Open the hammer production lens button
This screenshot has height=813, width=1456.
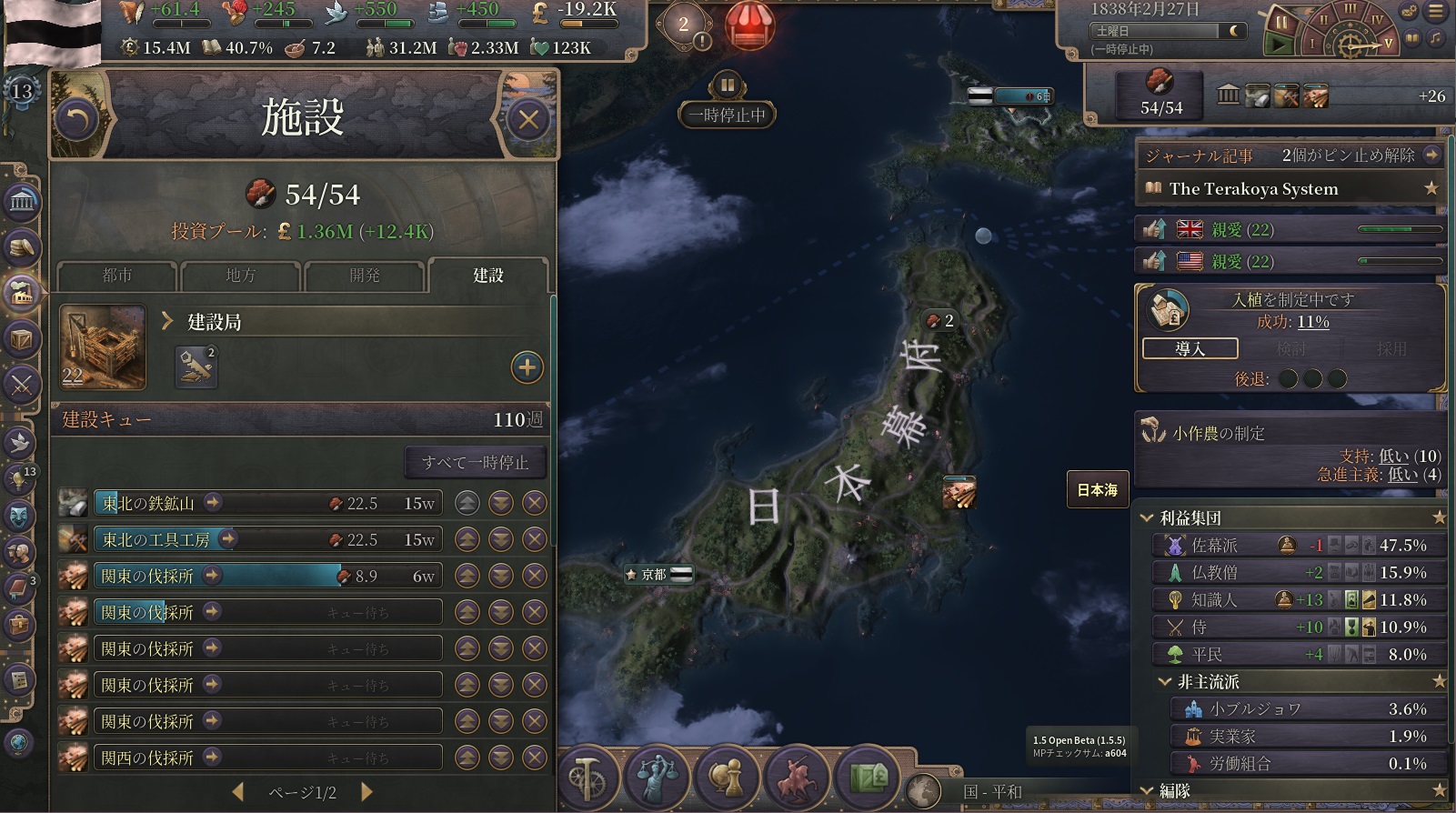click(587, 778)
